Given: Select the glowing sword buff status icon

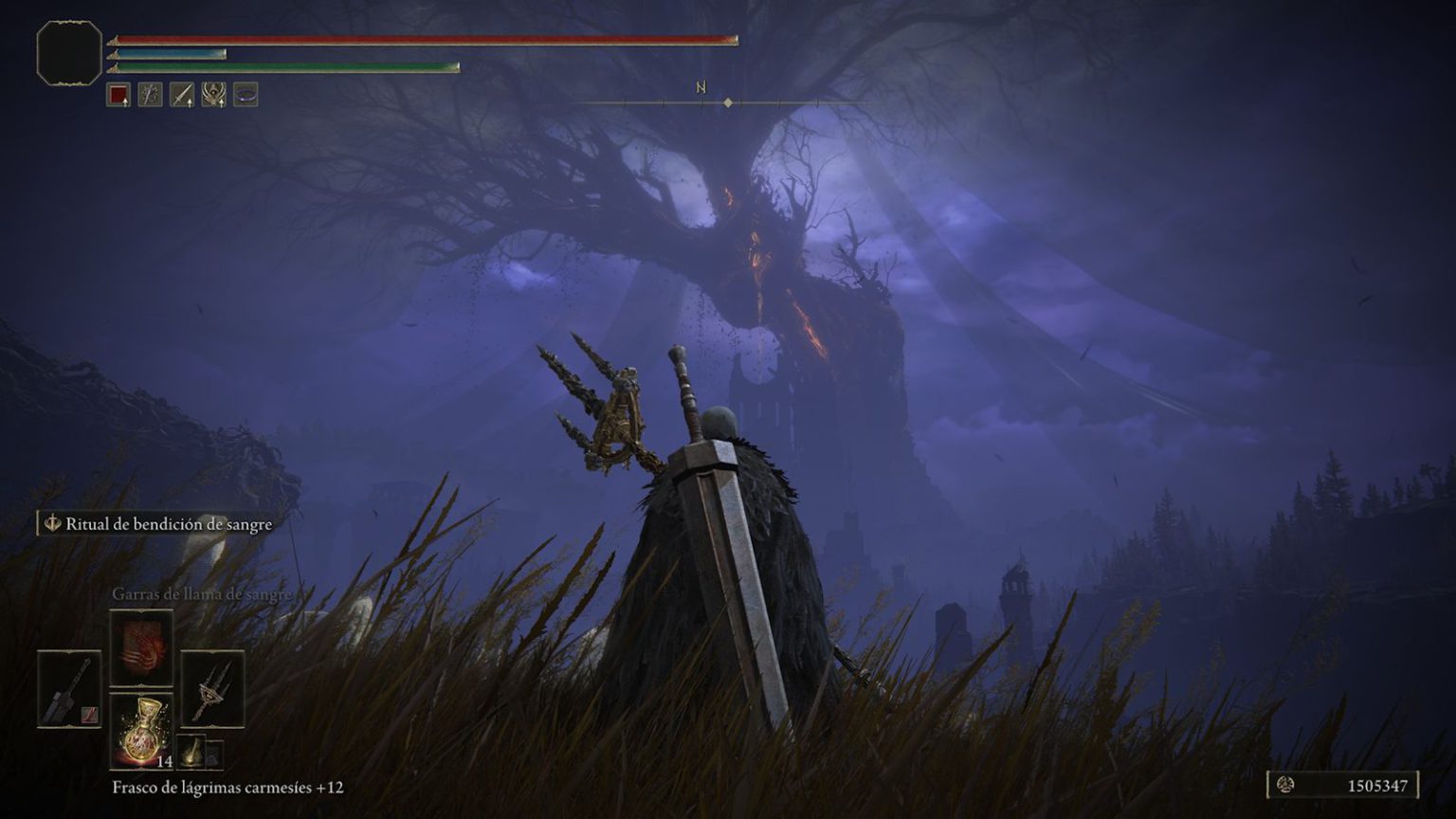Looking at the screenshot, I should point(150,95).
